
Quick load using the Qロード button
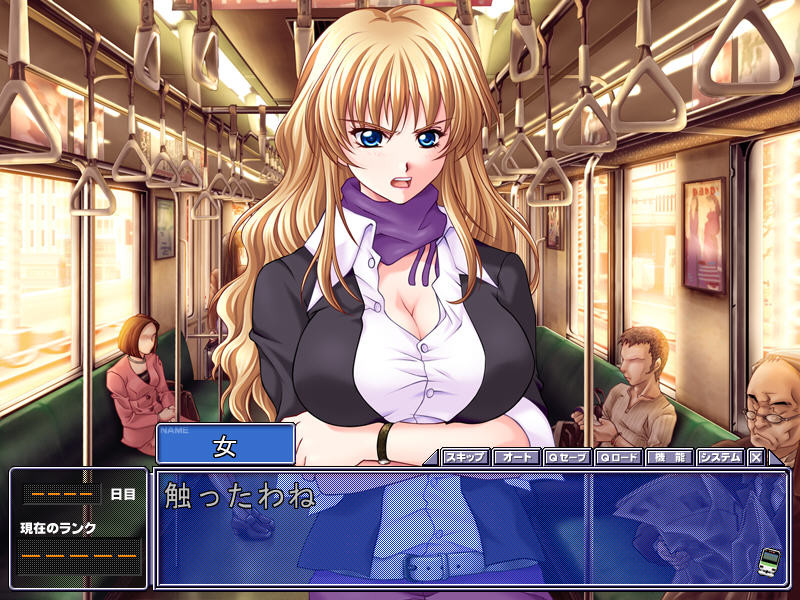[x=619, y=457]
